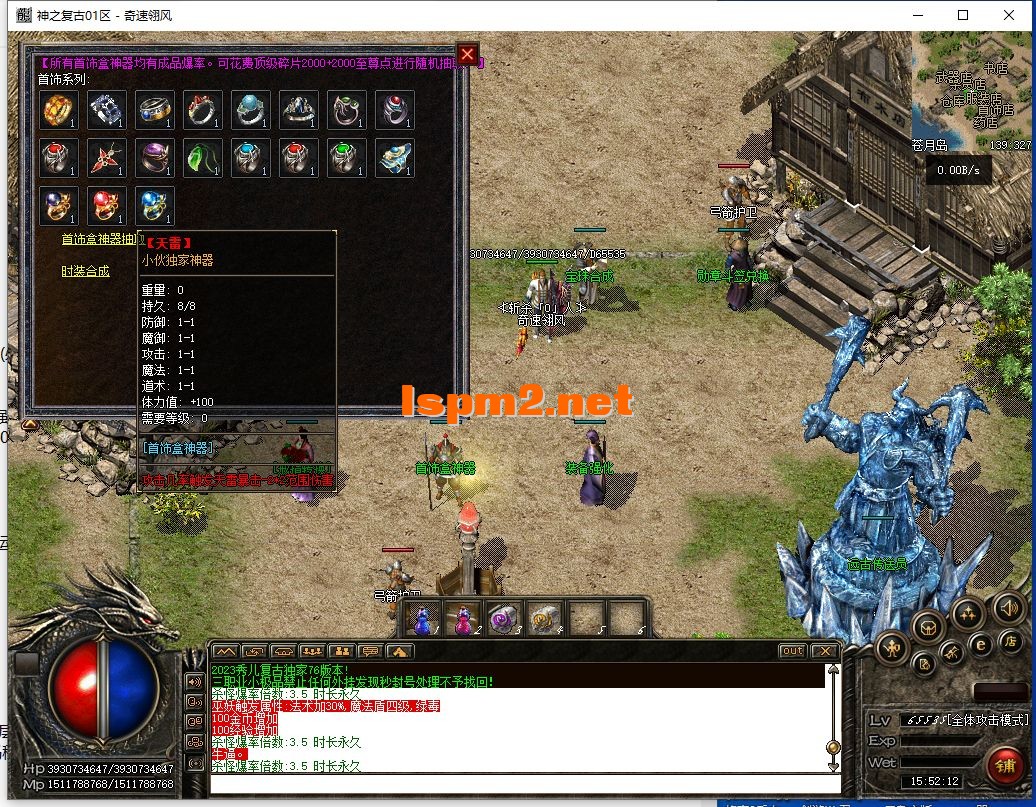The width and height of the screenshot is (1036, 807).
Task: Use the blue potion in hotbar slot 1
Action: coord(425,619)
